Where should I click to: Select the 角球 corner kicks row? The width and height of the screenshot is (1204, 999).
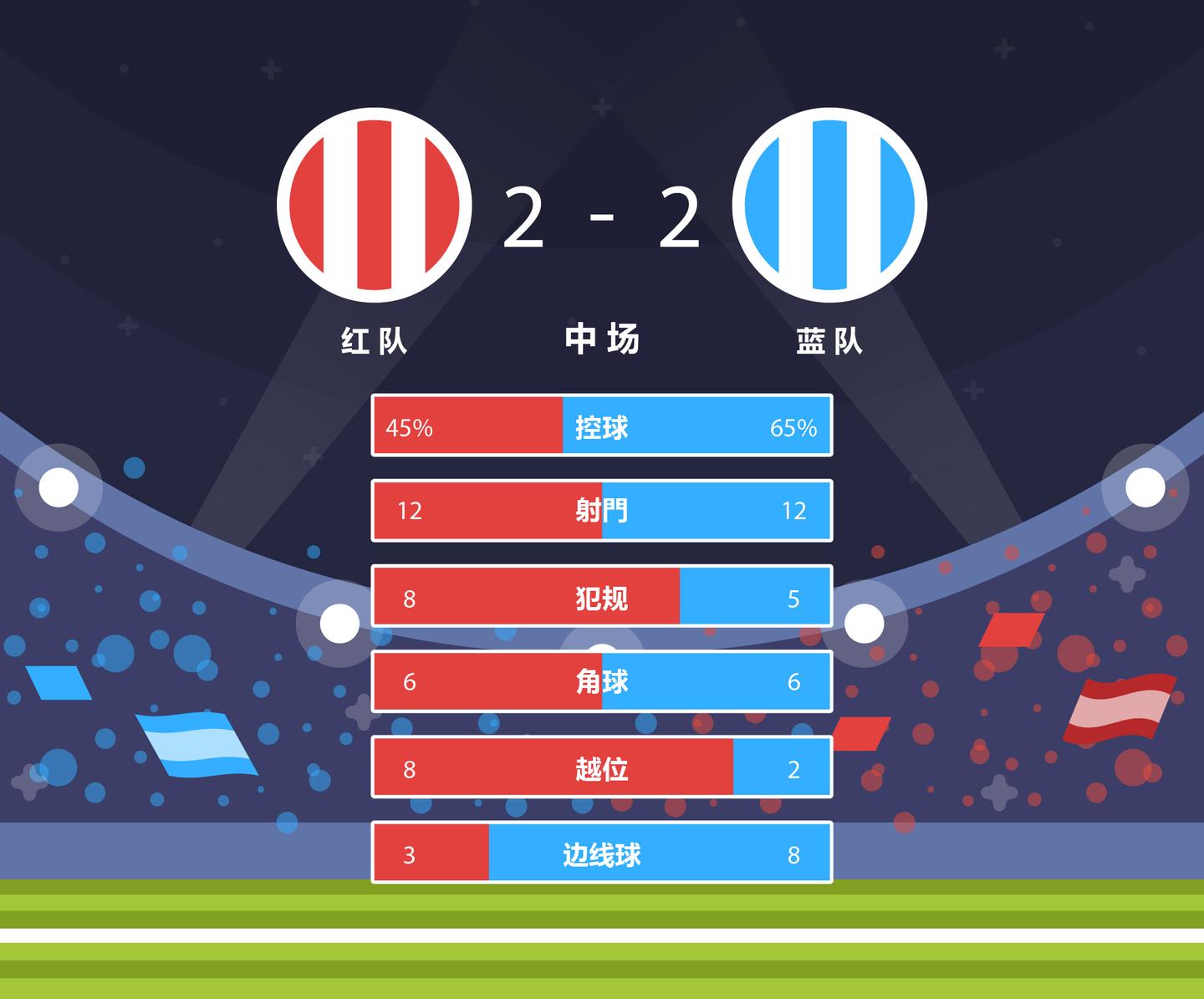602,681
